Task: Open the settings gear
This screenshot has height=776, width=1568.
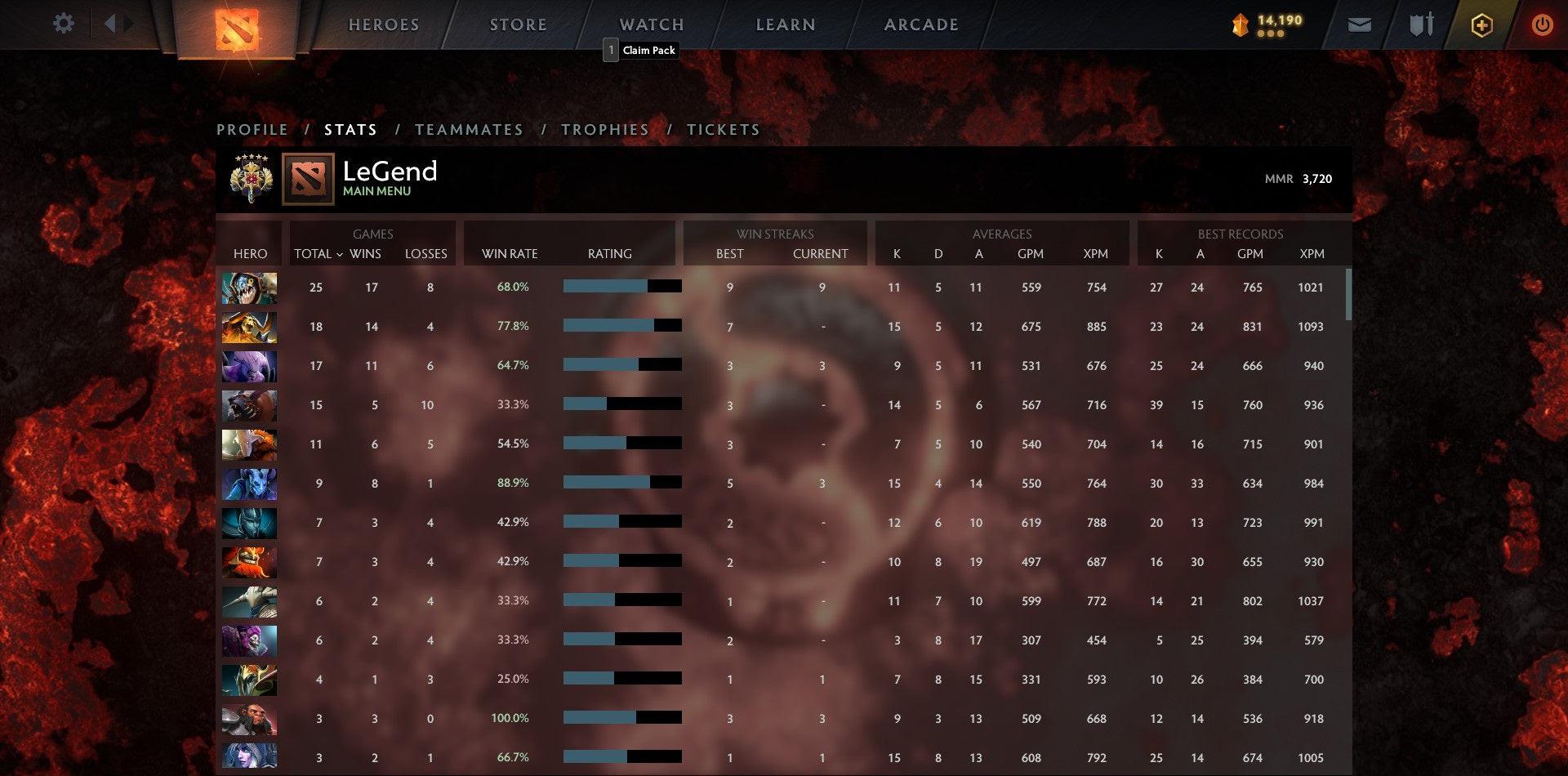Action: point(64,23)
